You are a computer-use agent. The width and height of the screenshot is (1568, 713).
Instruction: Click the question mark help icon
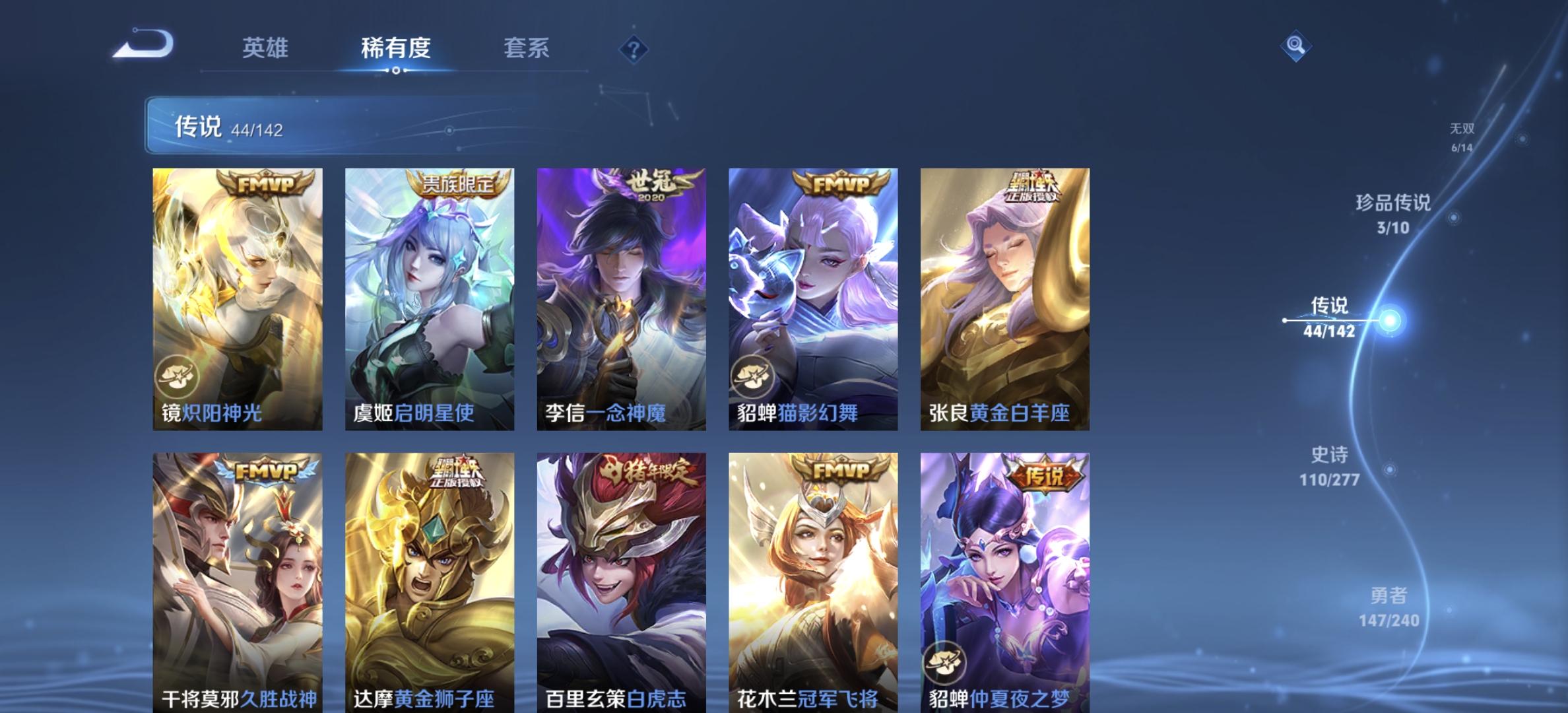tap(633, 48)
